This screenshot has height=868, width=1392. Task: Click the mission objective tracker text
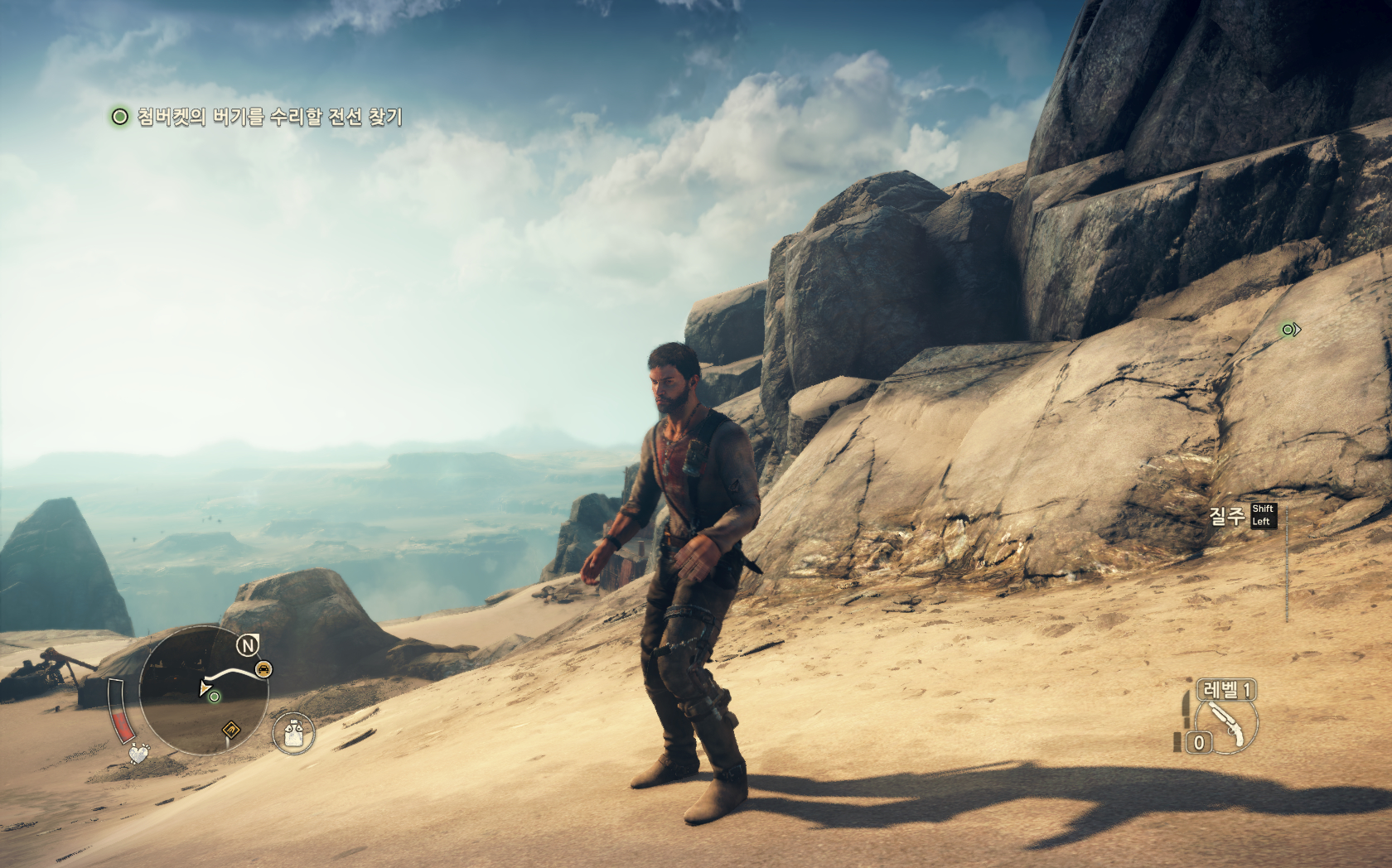268,117
